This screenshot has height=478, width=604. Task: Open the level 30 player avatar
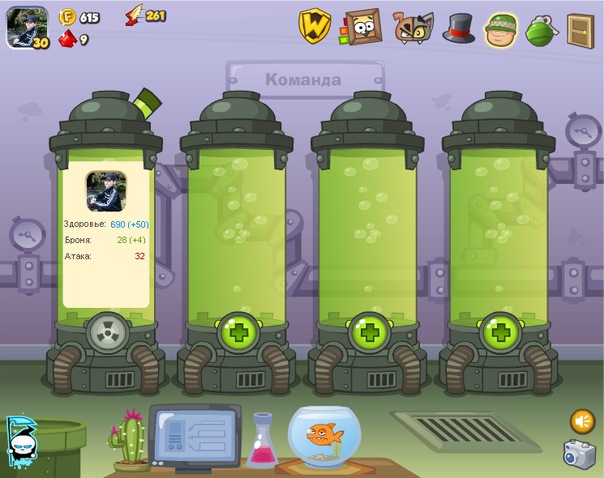(x=25, y=26)
